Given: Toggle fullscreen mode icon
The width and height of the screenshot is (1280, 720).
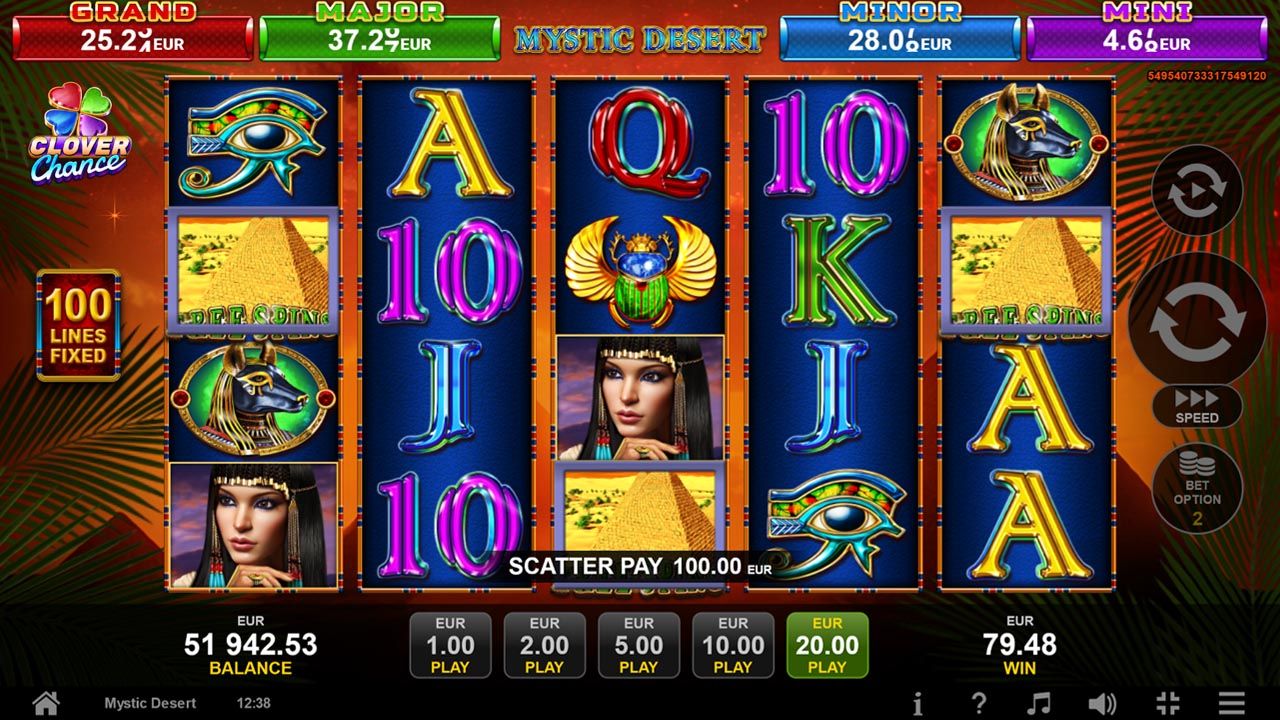Looking at the screenshot, I should point(1167,703).
